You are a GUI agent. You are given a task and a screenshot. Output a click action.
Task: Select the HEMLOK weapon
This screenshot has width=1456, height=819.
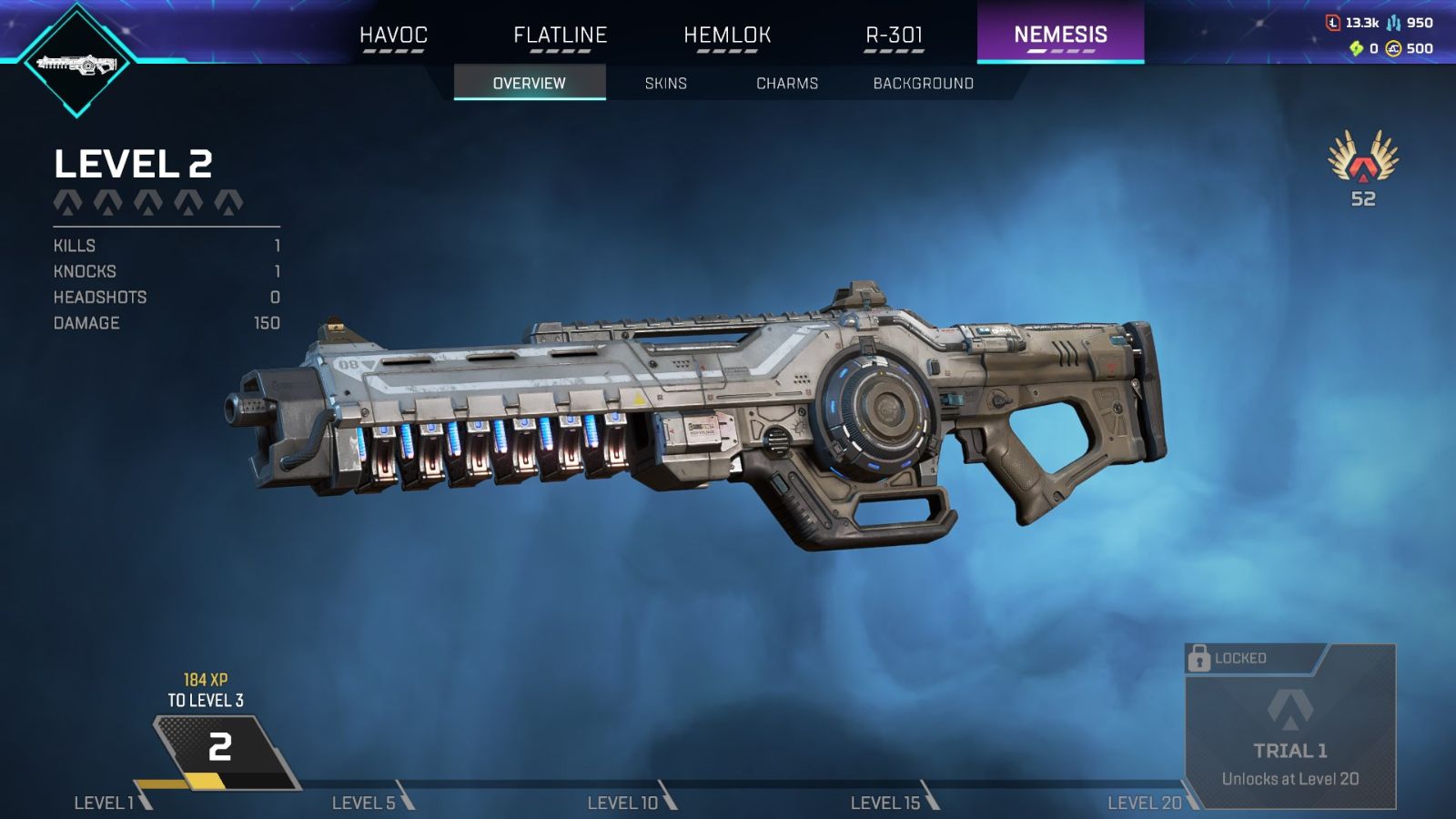coord(726,35)
